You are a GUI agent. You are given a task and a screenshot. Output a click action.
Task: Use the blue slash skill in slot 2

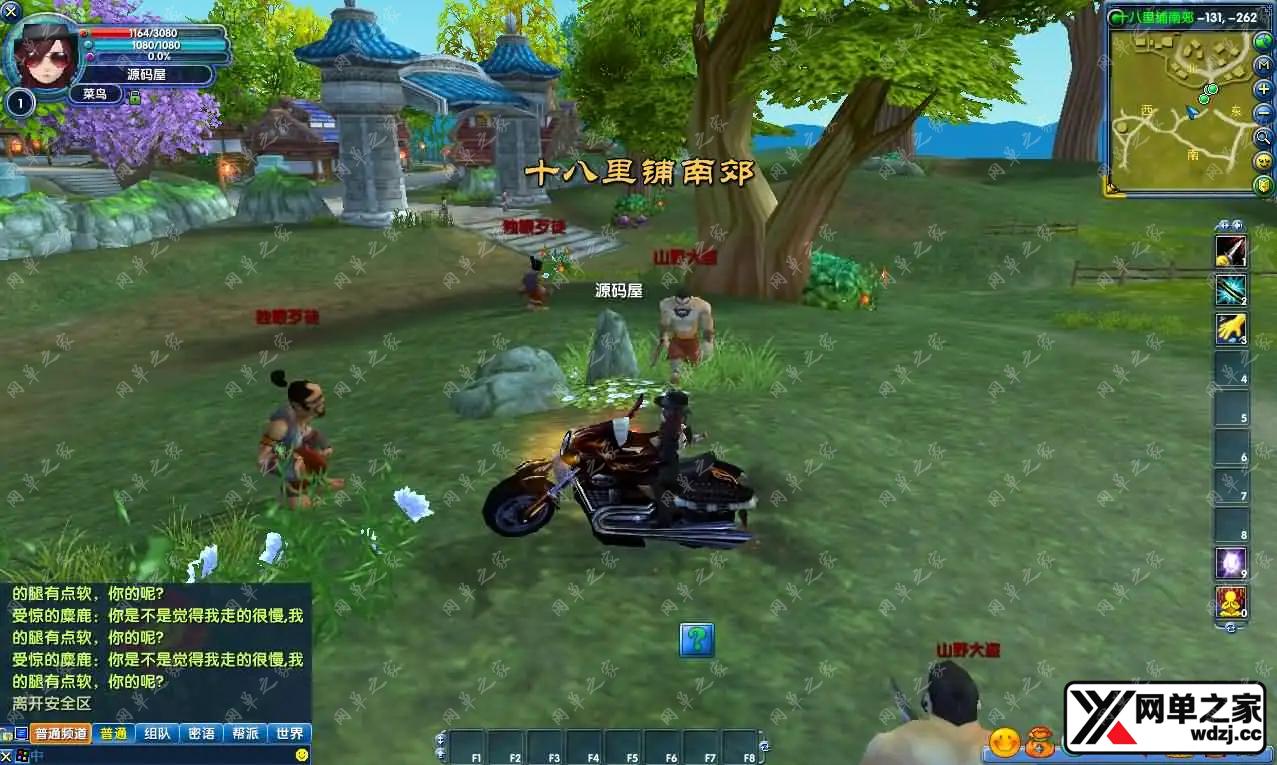(x=1230, y=289)
